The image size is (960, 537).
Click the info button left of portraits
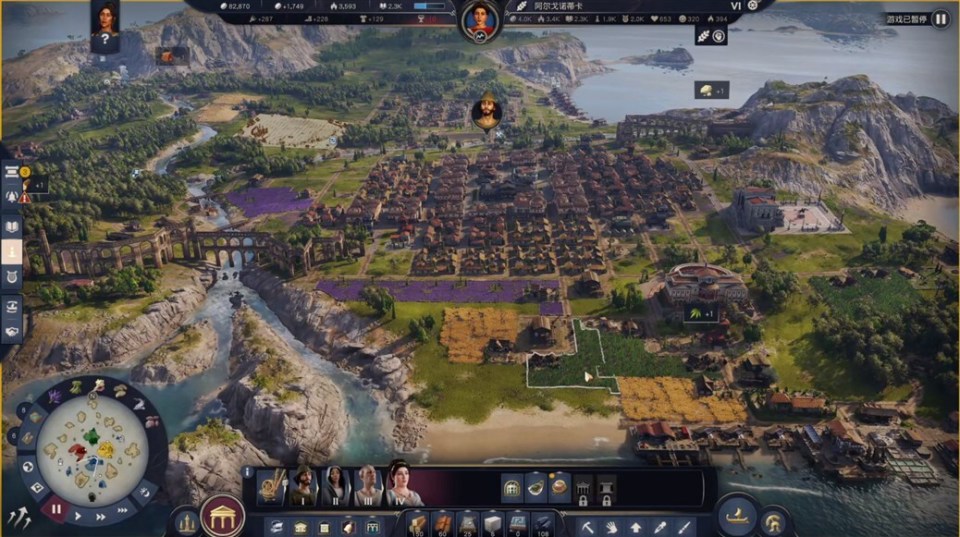tap(247, 472)
